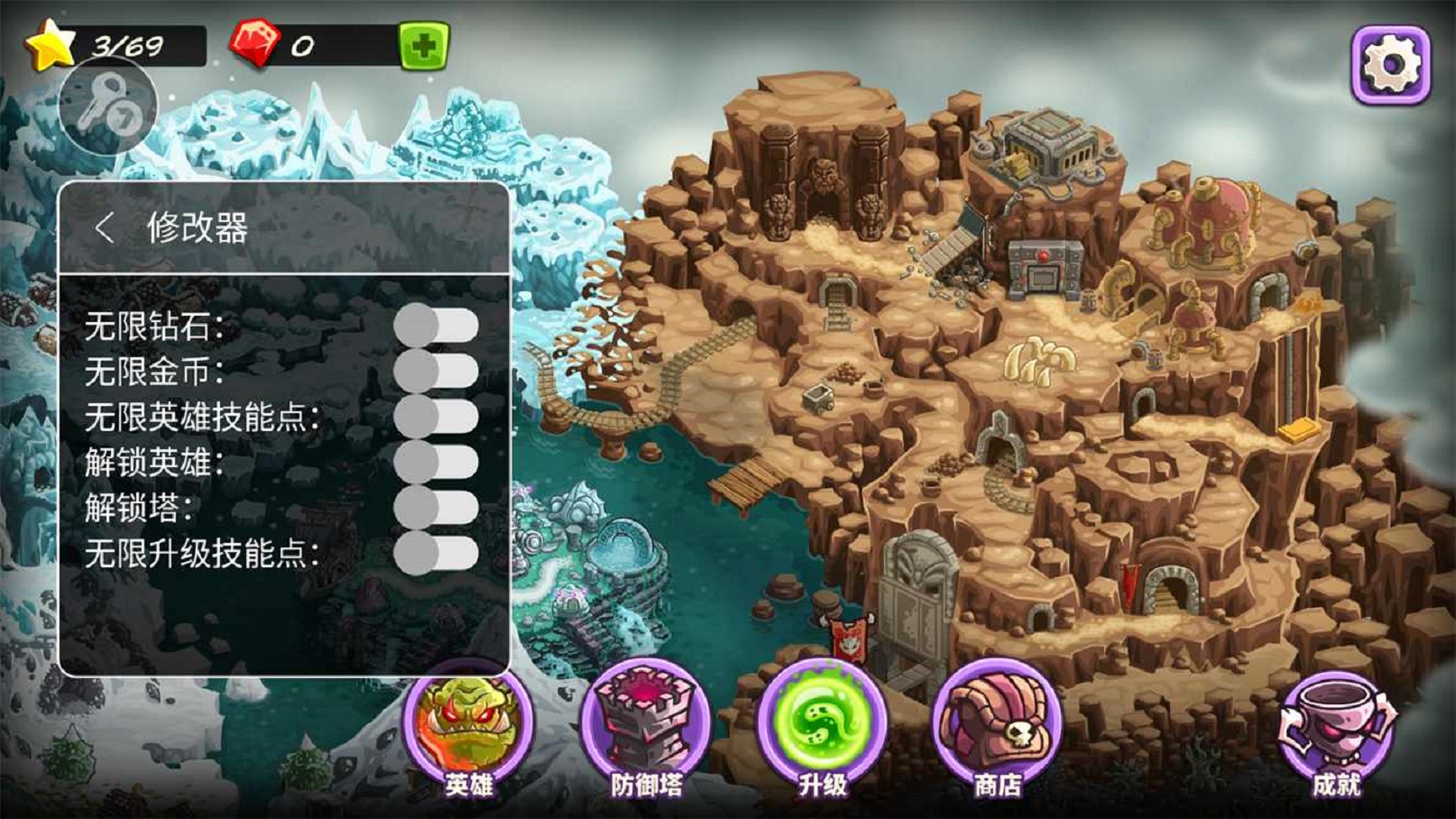
Task: Go back from the 修改器 panel
Action: (105, 227)
